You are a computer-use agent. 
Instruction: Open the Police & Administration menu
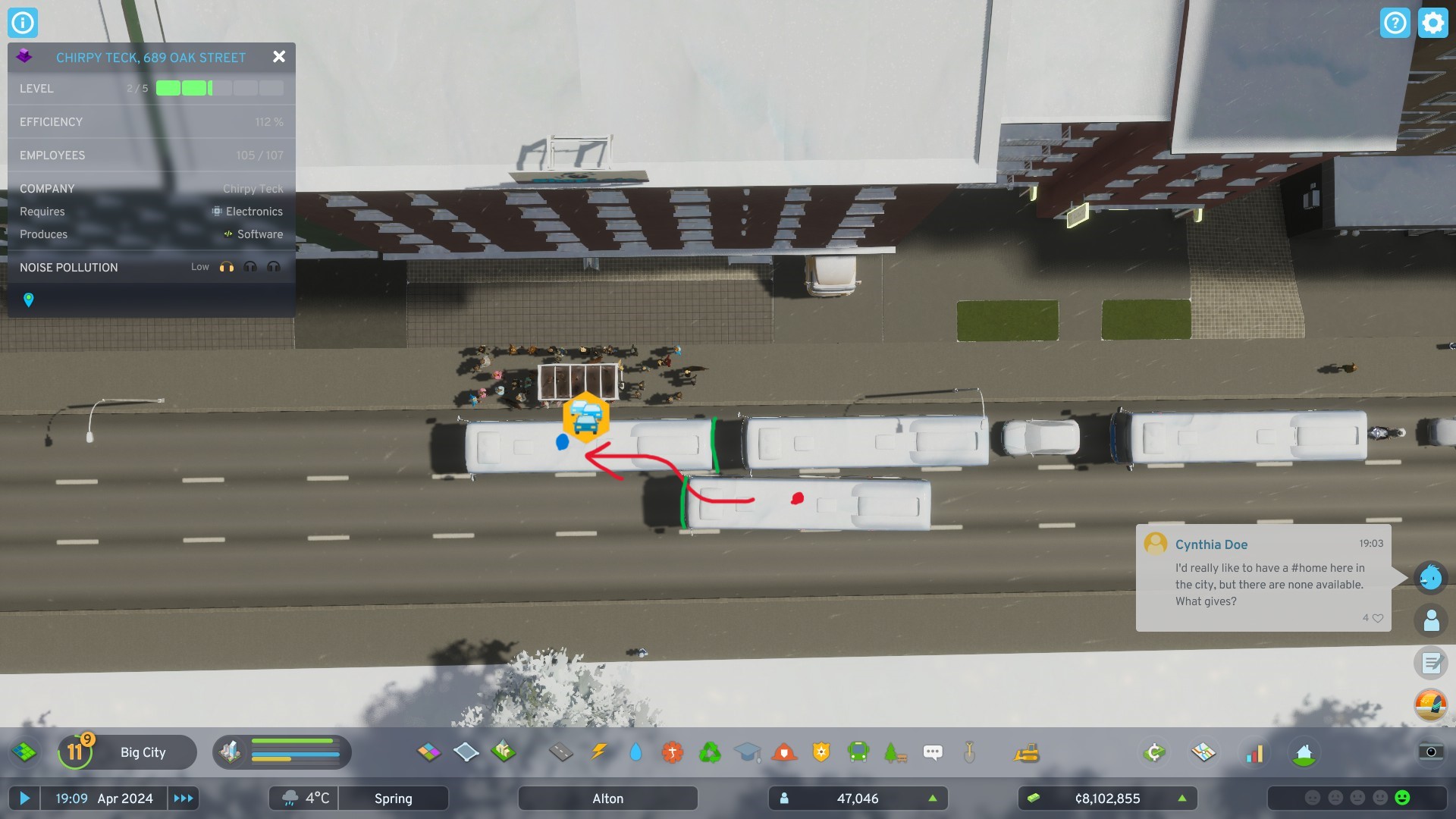tap(822, 752)
